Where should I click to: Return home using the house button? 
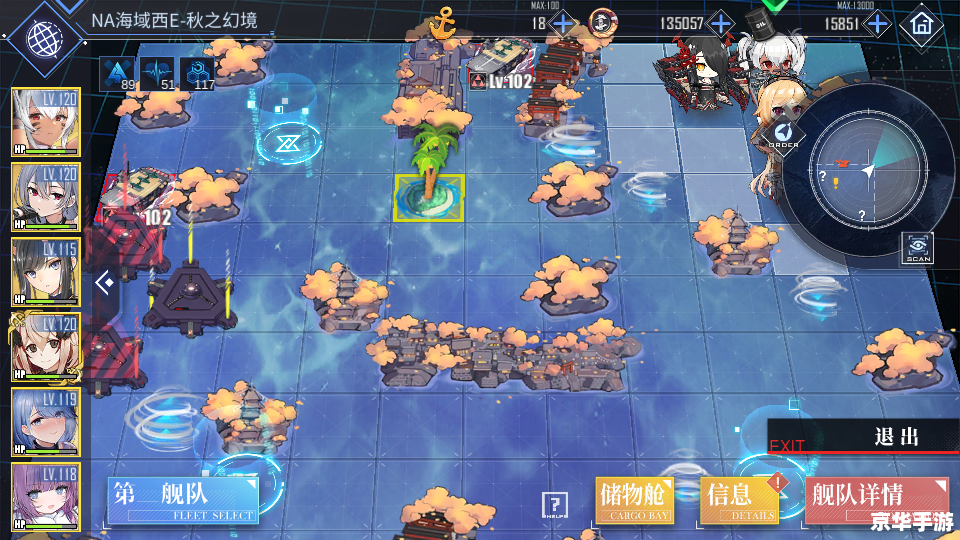921,24
